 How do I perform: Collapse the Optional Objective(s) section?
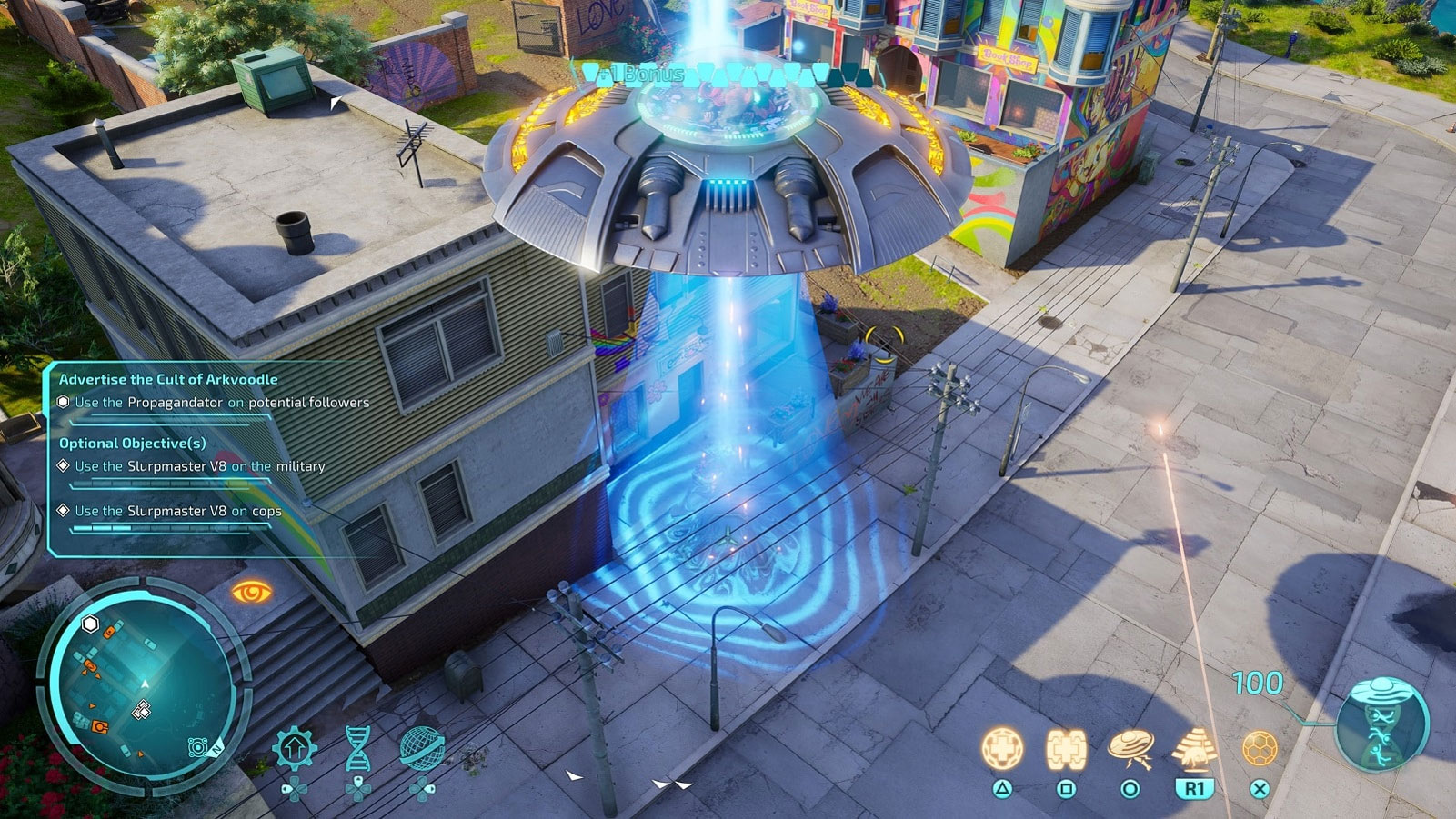(133, 443)
